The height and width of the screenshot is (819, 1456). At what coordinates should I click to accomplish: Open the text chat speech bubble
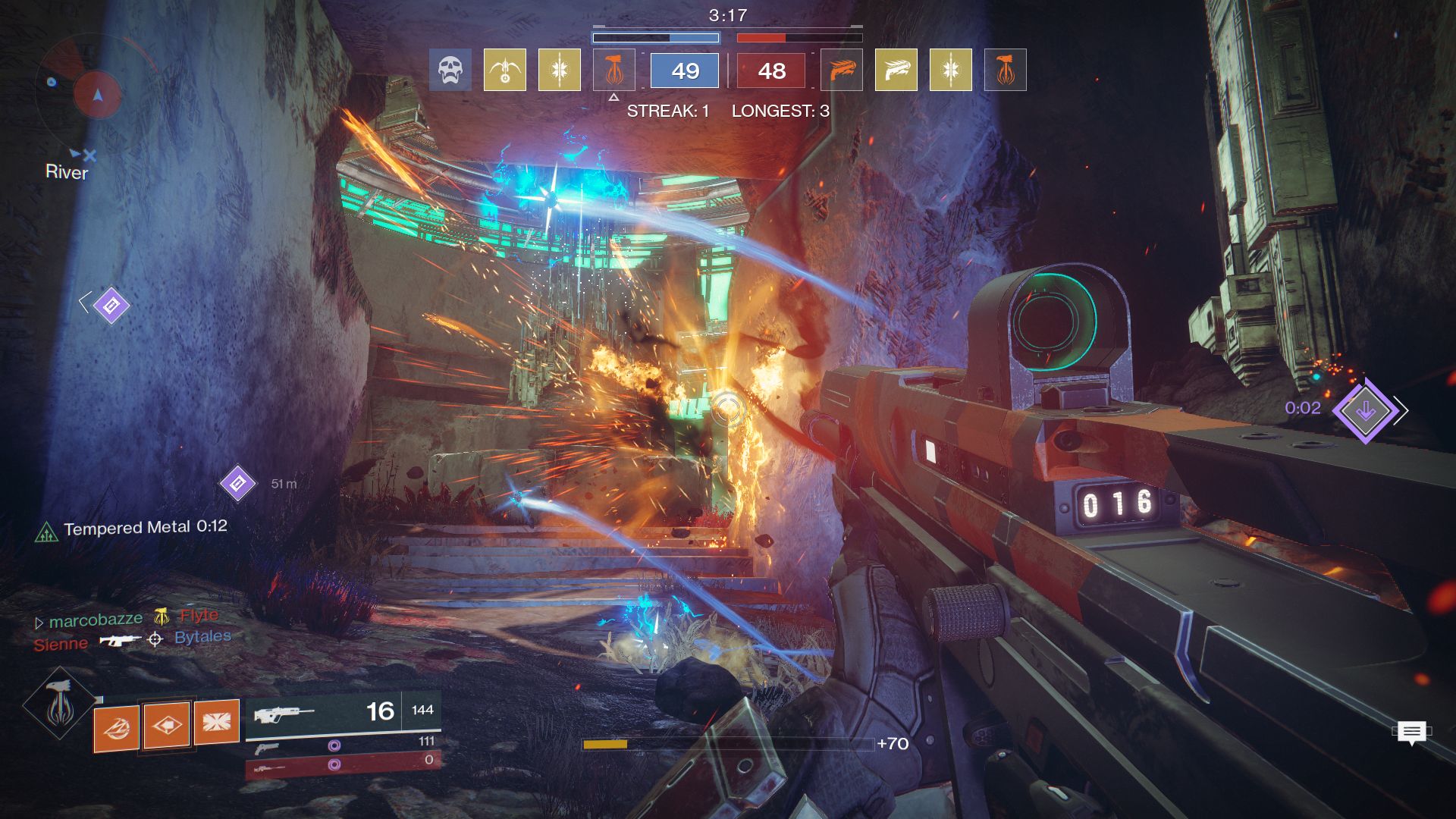1410,733
